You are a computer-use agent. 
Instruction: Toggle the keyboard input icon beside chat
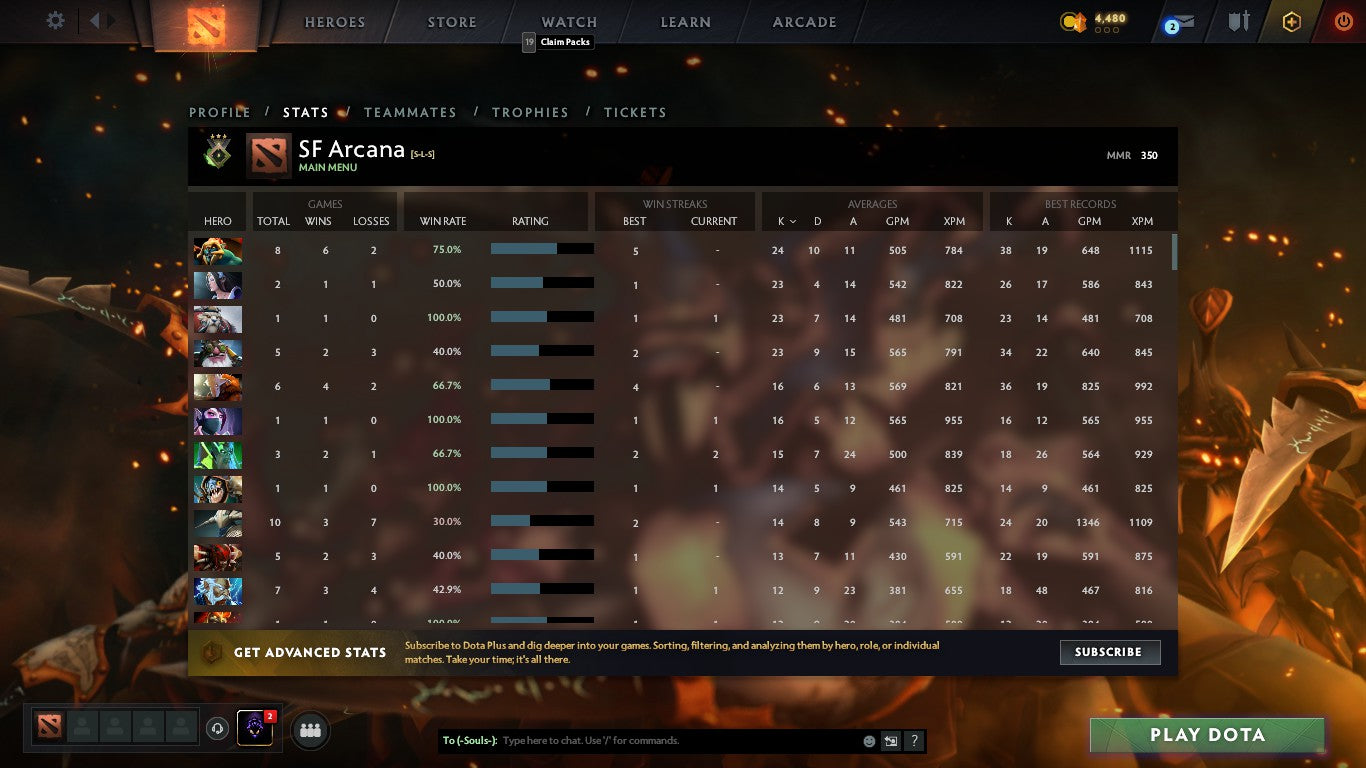pos(890,741)
